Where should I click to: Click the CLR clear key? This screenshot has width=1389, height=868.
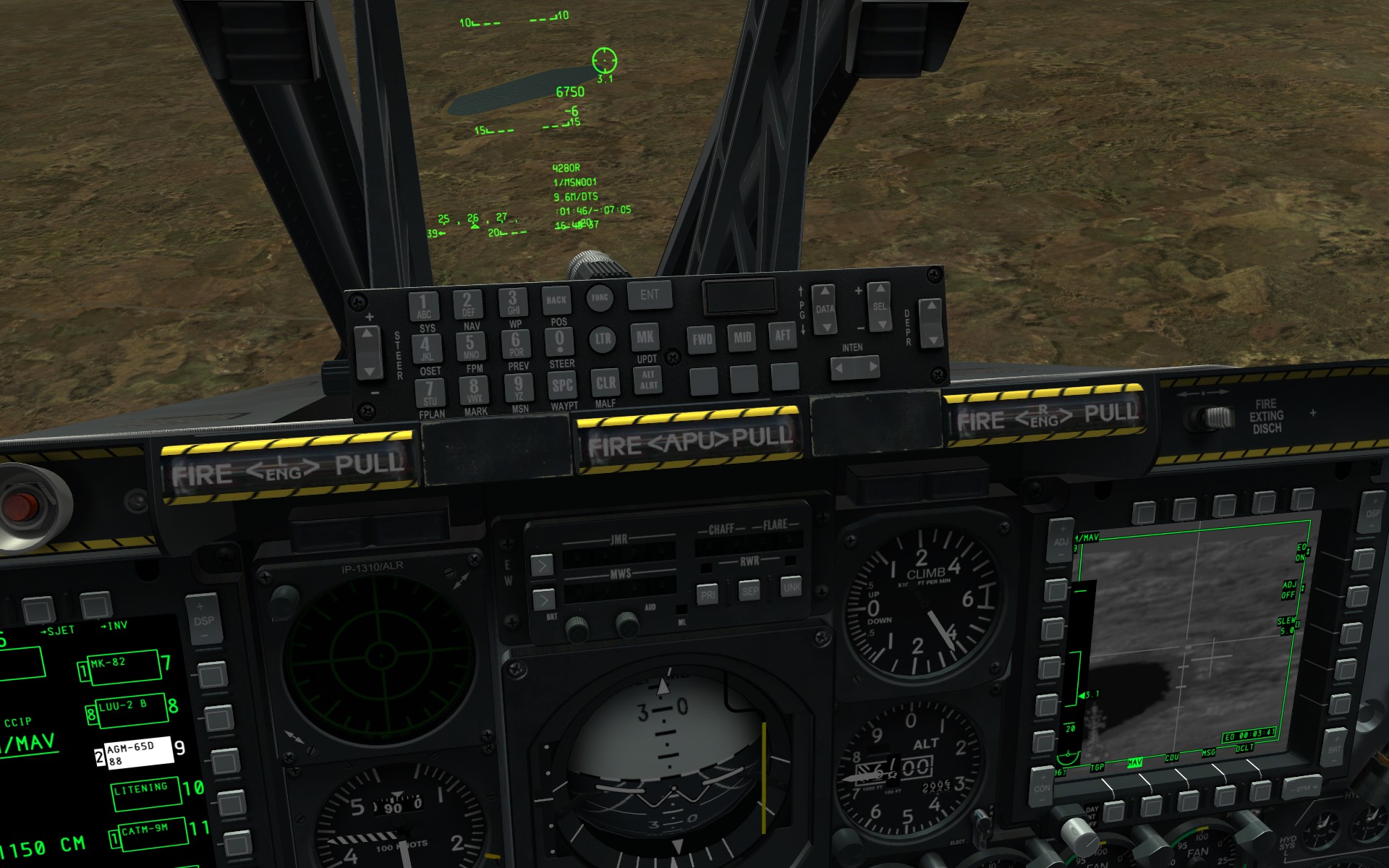pyautogui.click(x=605, y=383)
